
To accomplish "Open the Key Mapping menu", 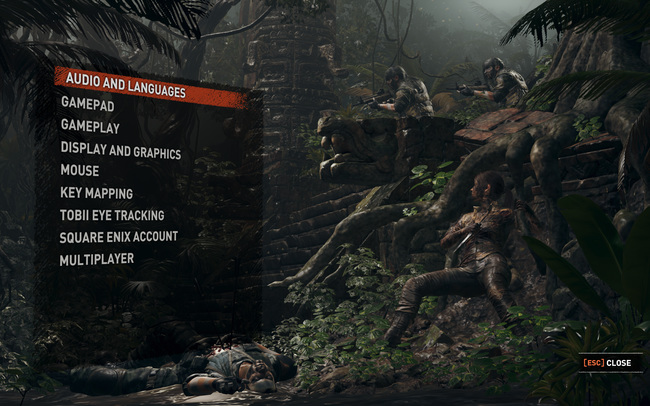I will point(96,193).
